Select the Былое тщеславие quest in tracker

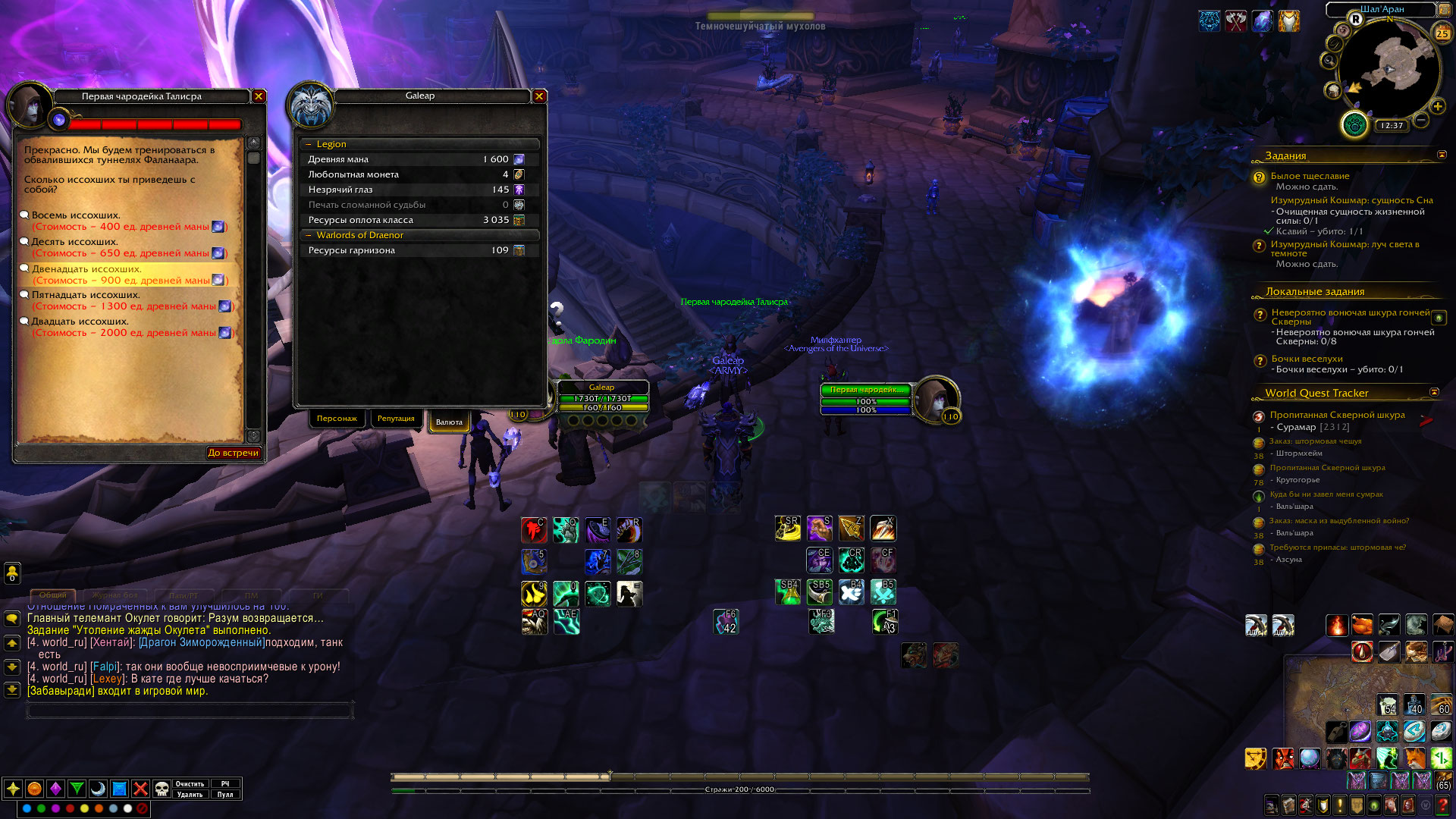(1310, 176)
